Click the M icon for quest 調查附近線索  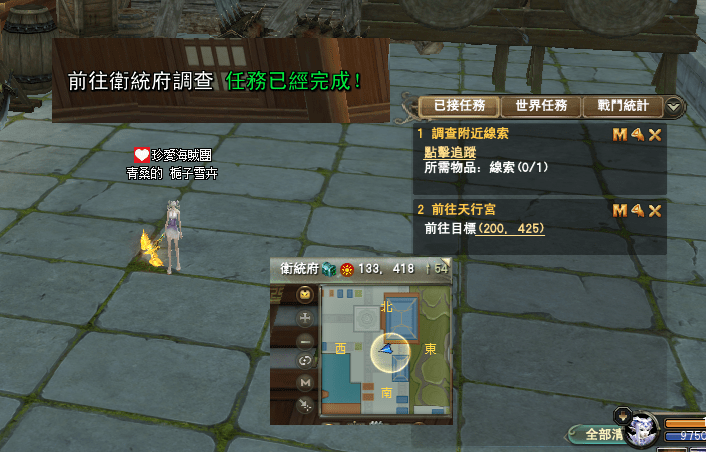pos(620,134)
